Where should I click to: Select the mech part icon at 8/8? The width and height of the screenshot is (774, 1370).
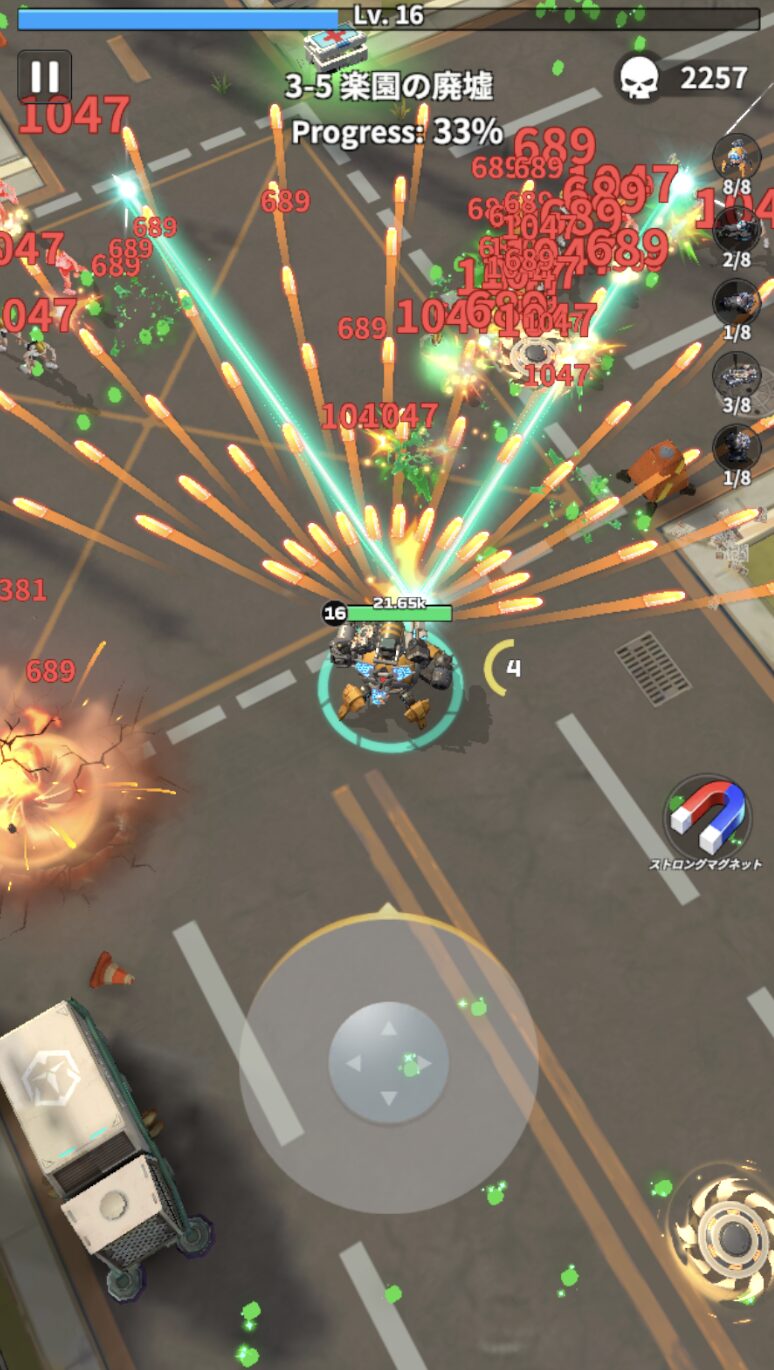click(x=737, y=157)
